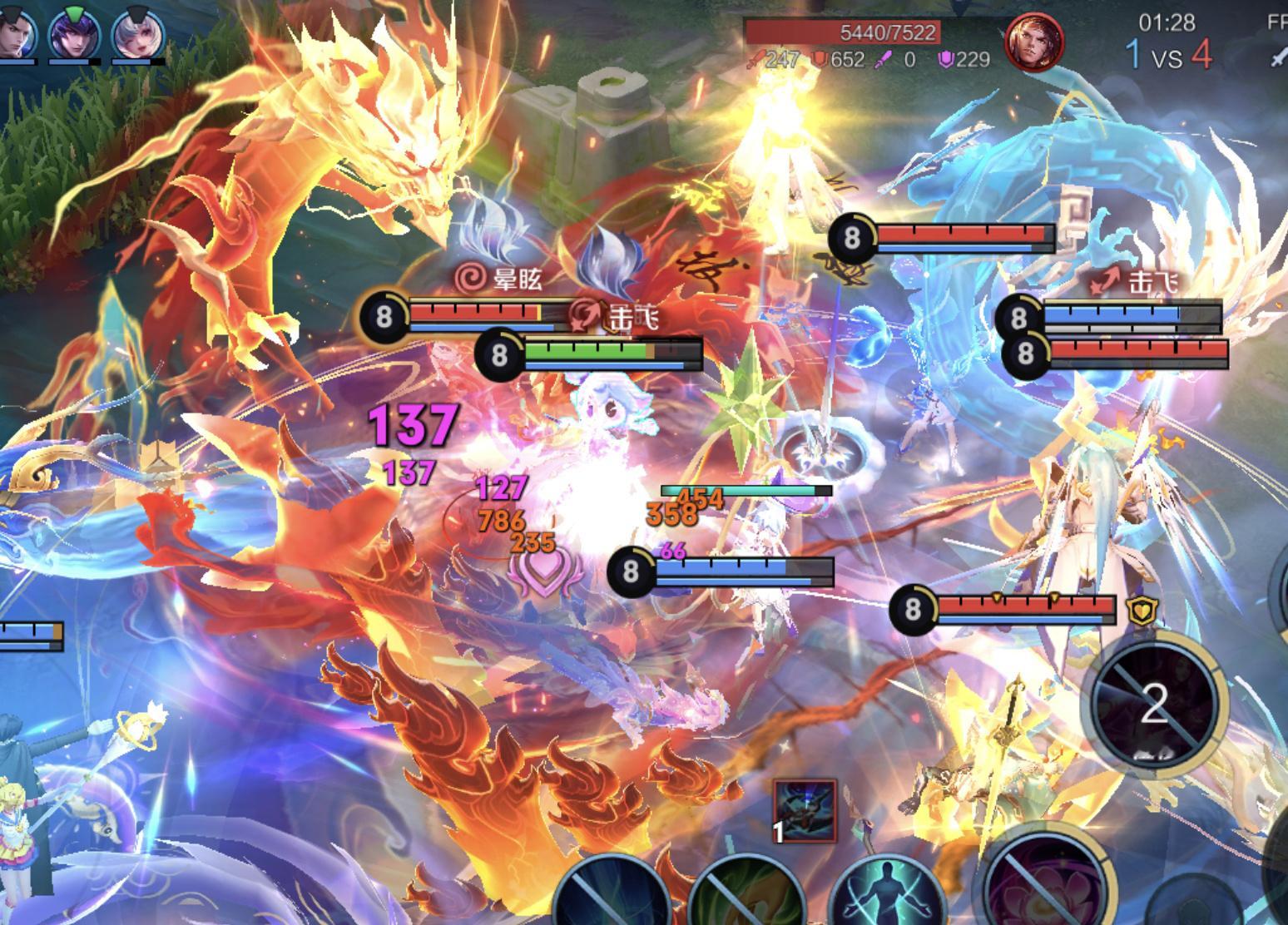Open the red-framed enemy hero portrait
Viewport: 1288px width, 925px height.
pyautogui.click(x=1034, y=42)
